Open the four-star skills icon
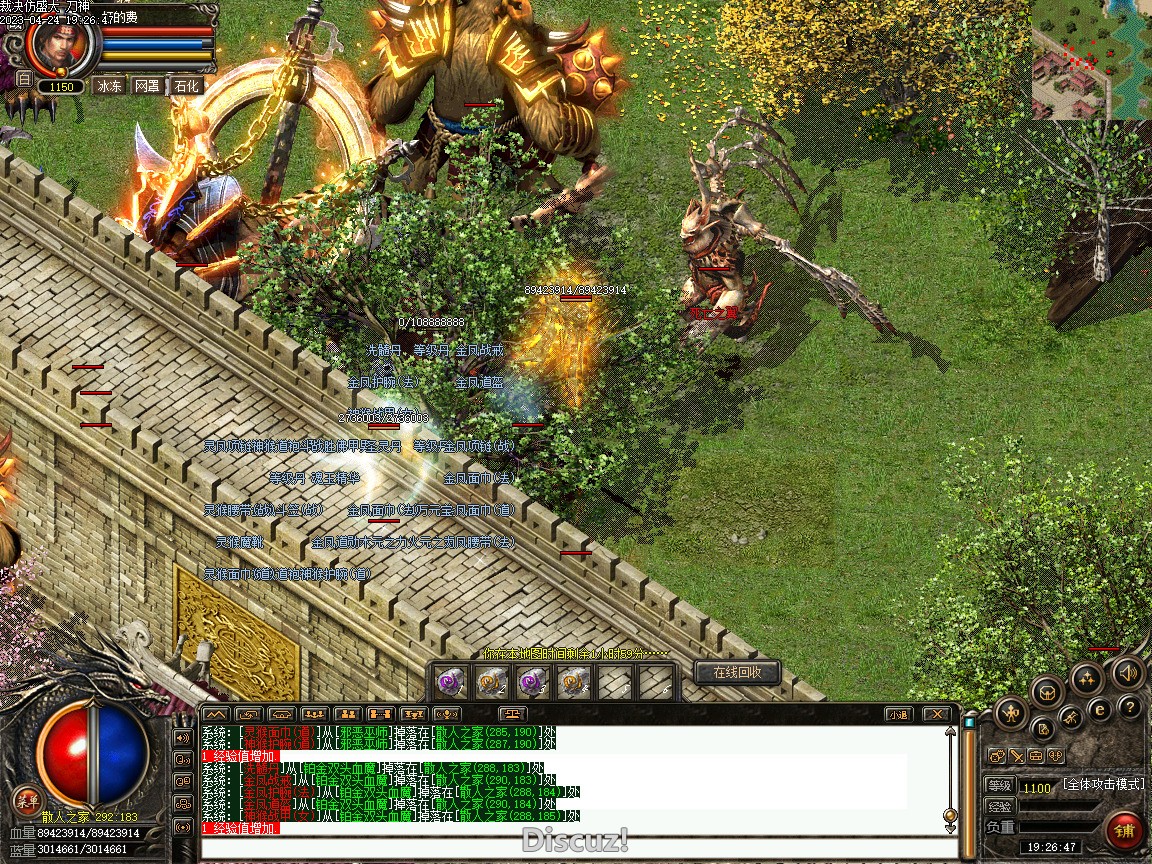This screenshot has height=864, width=1152. (1087, 678)
